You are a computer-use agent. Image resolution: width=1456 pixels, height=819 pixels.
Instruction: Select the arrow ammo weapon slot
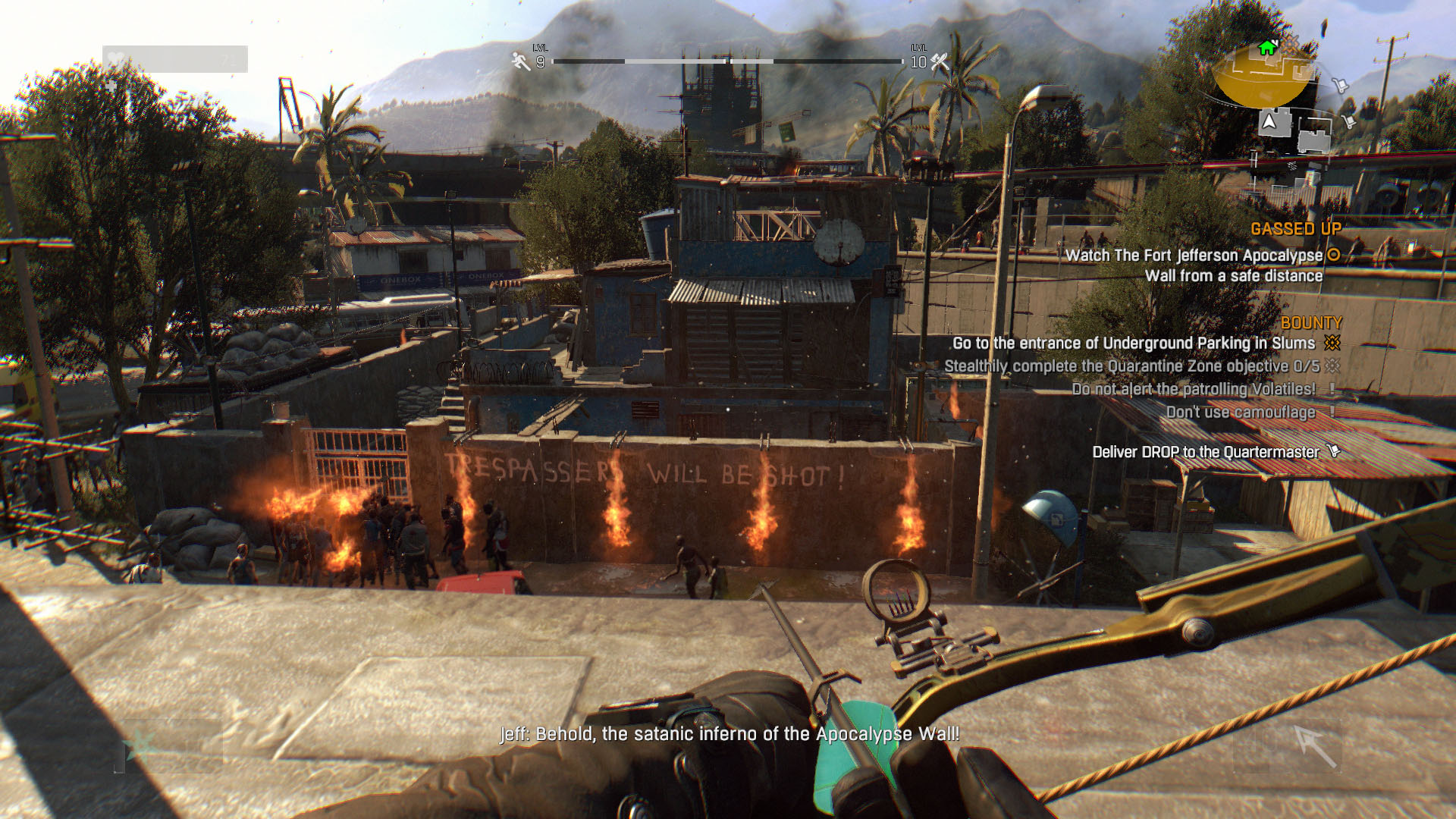(x=1314, y=746)
